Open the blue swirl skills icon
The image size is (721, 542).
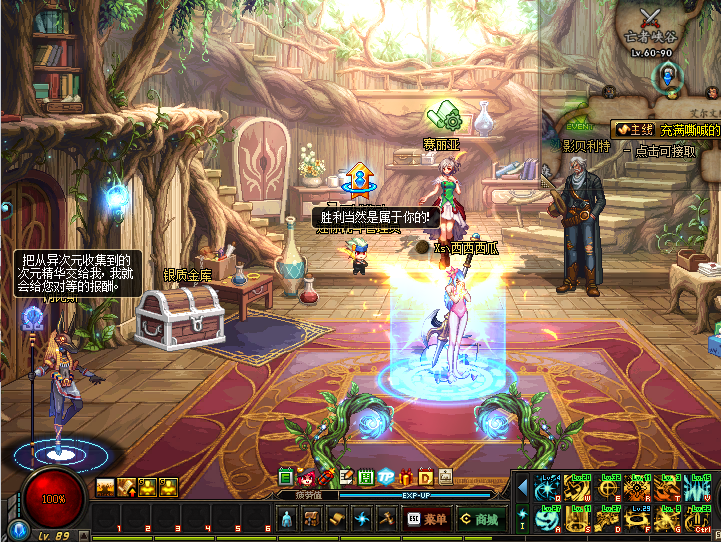coord(362,519)
